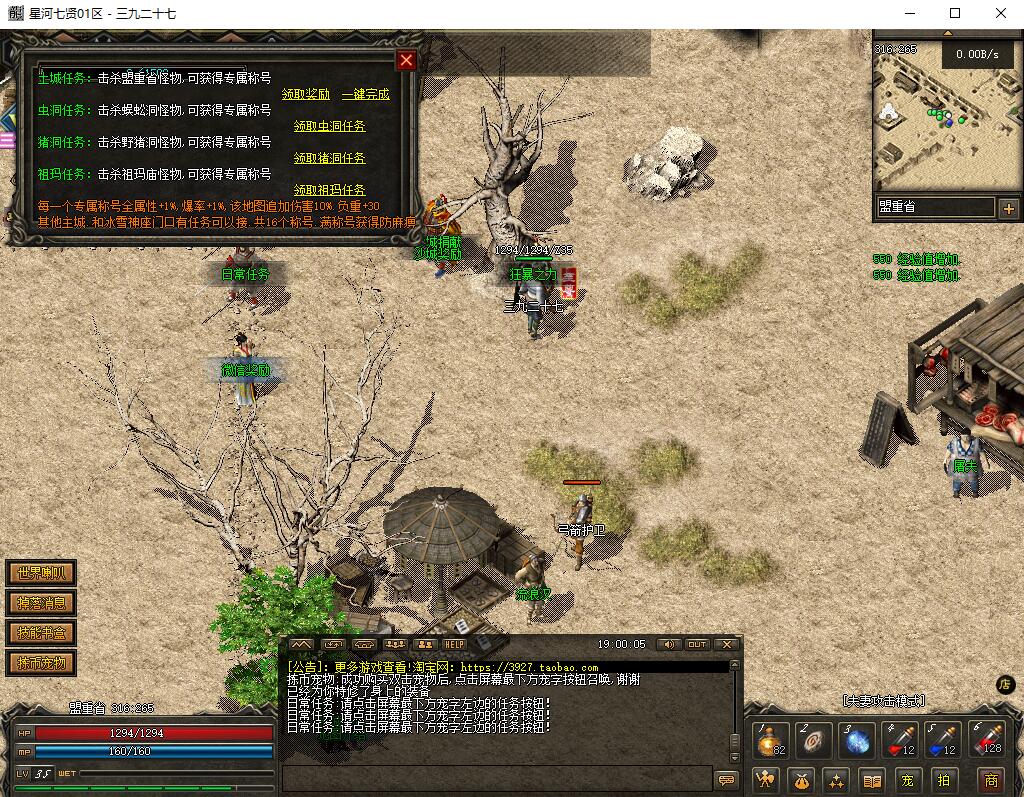The width and height of the screenshot is (1024, 797).
Task: Open the 商 shop button
Action: tap(990, 780)
